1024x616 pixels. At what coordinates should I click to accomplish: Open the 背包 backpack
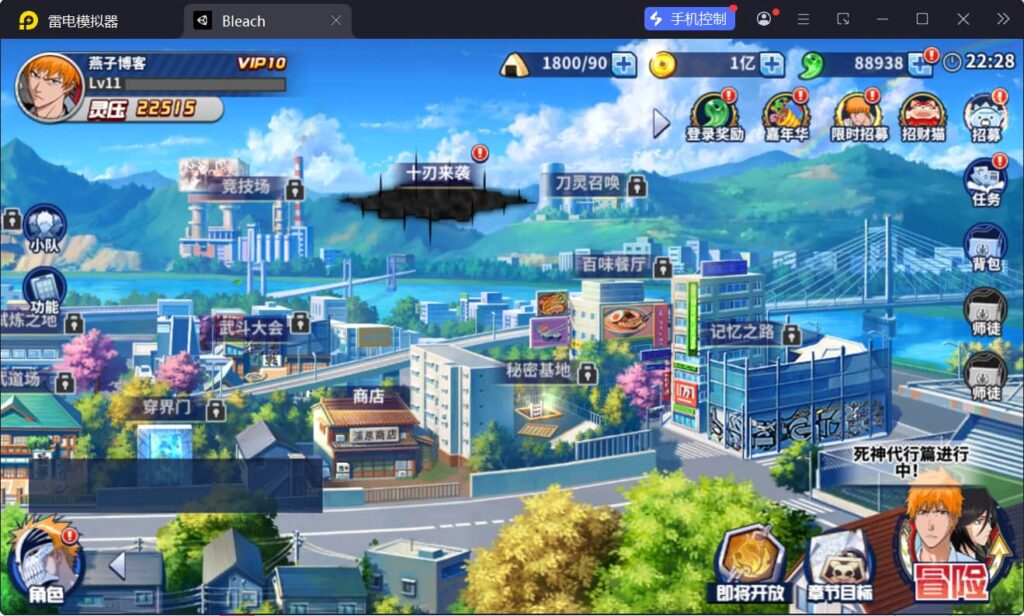coord(985,246)
